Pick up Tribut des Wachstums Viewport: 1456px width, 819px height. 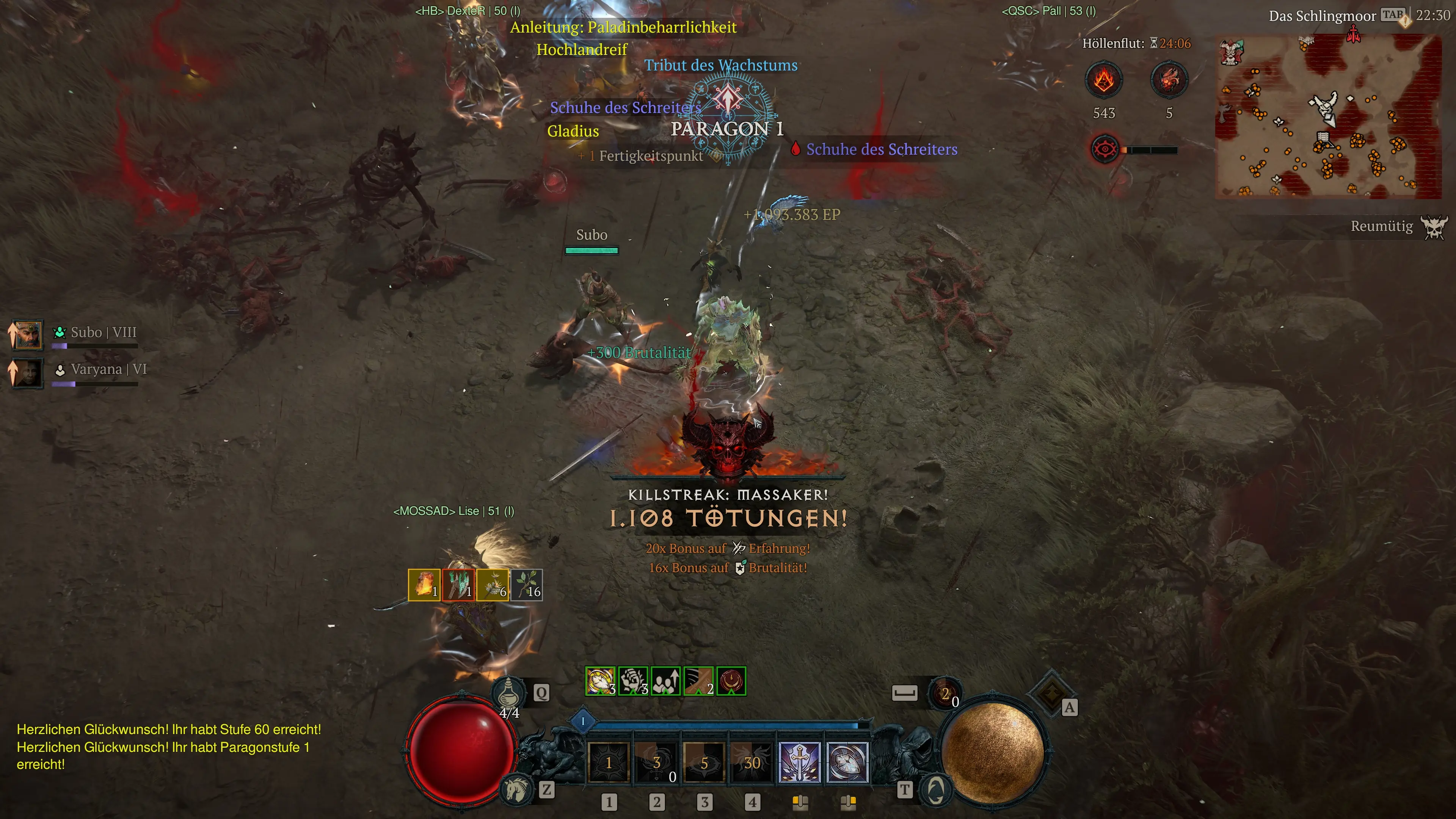click(x=721, y=66)
